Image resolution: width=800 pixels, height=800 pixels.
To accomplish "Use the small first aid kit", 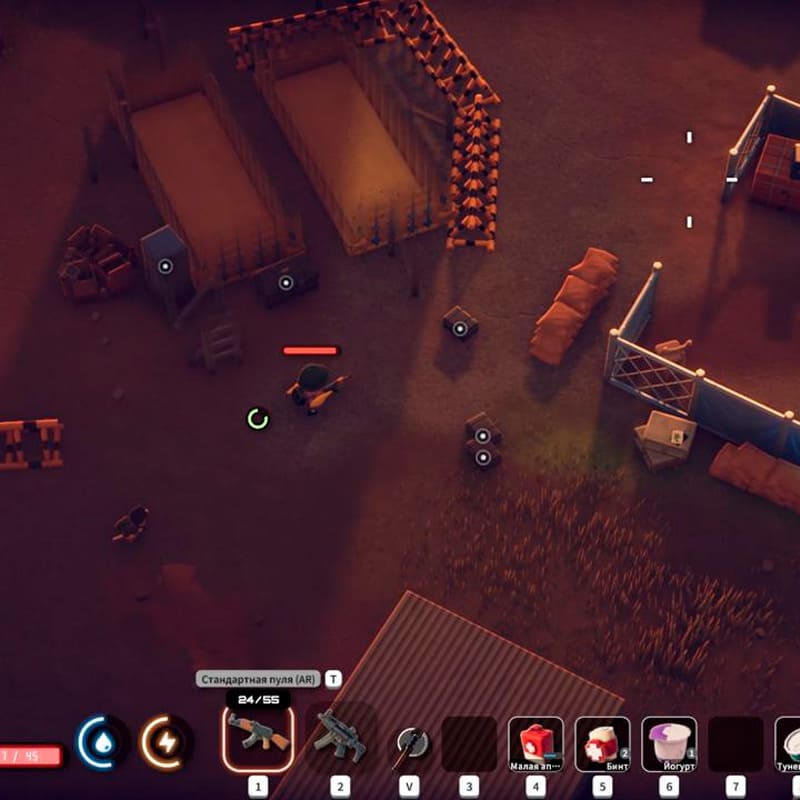I will tap(535, 743).
